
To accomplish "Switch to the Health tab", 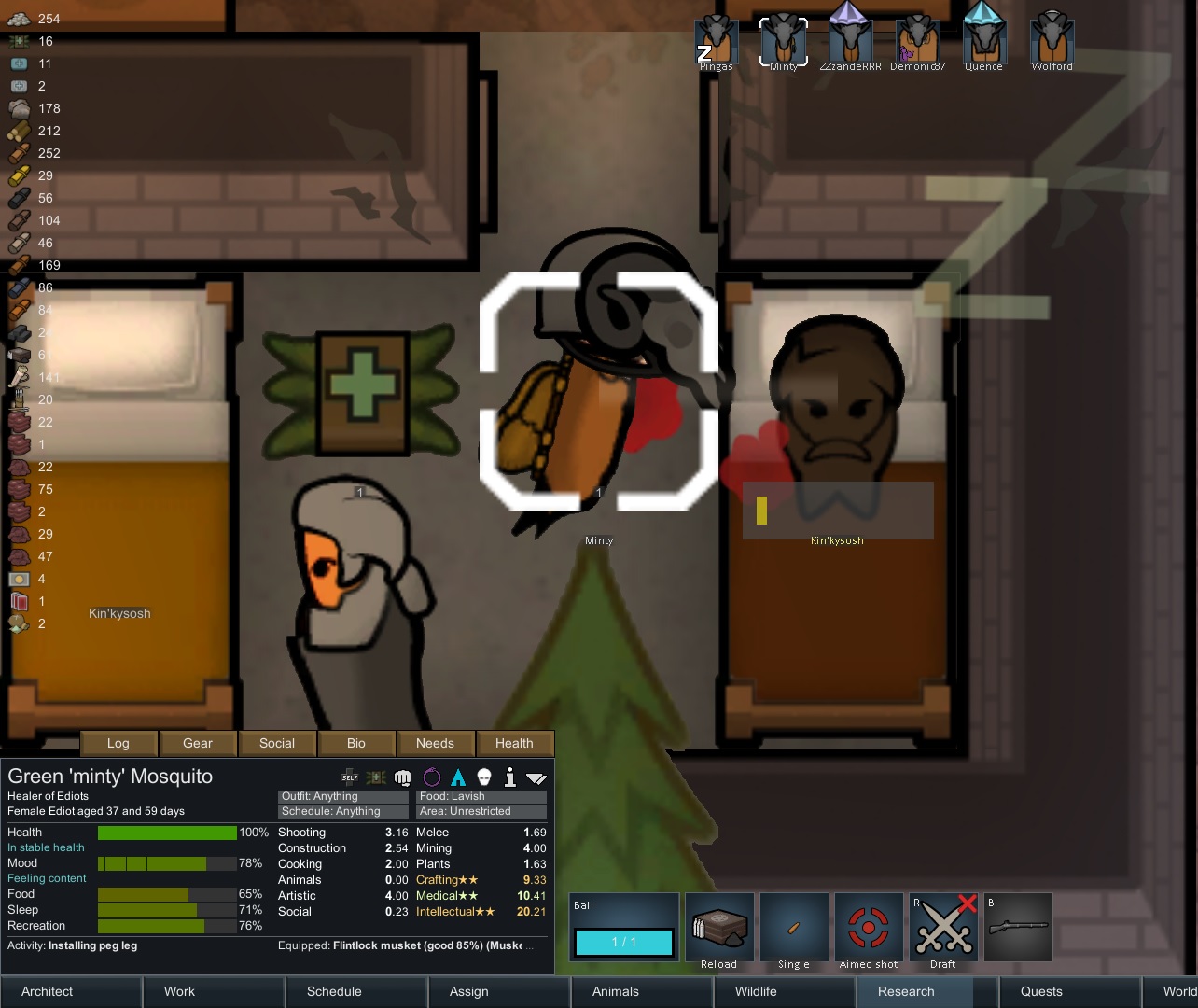I will 514,743.
